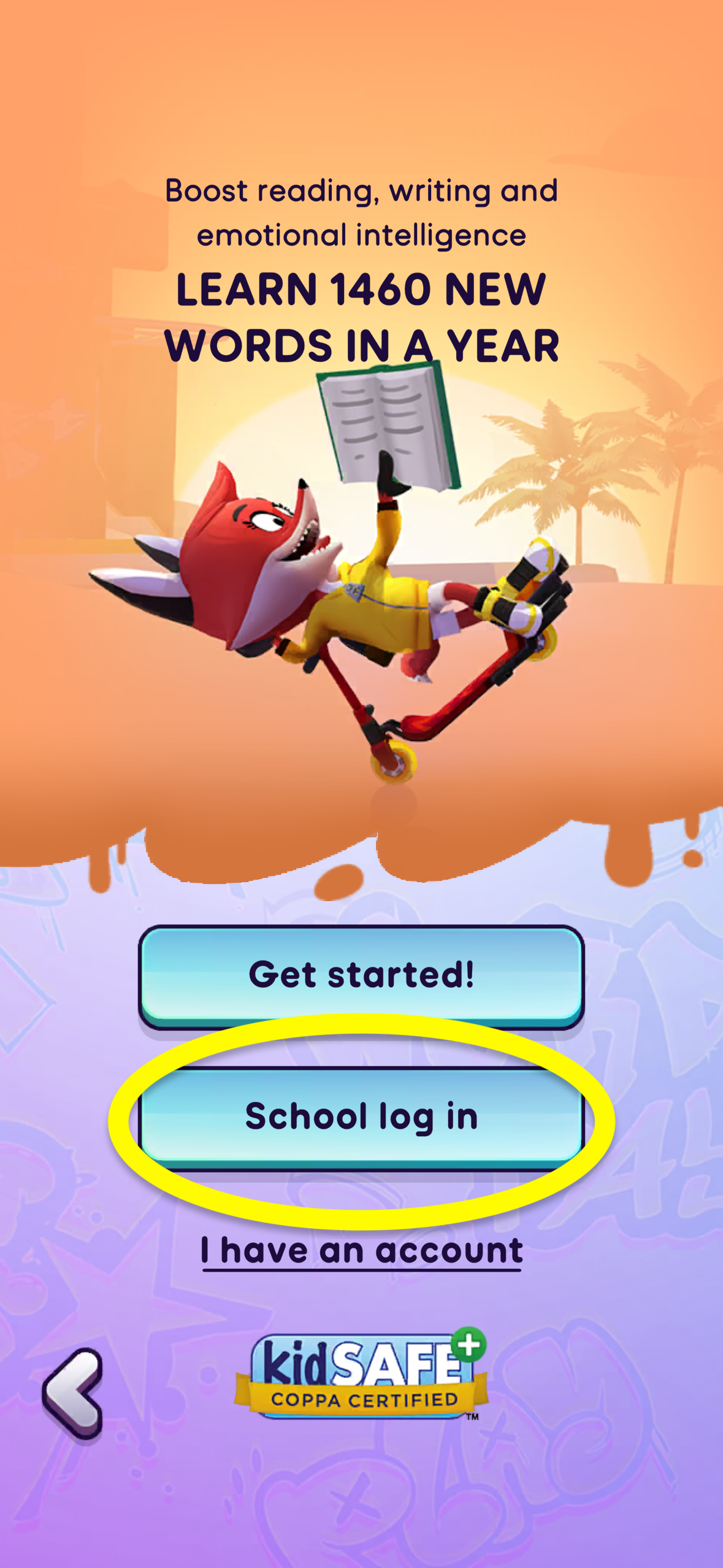Go back with the arrow button
Image resolution: width=723 pixels, height=1568 pixels.
point(74,1394)
